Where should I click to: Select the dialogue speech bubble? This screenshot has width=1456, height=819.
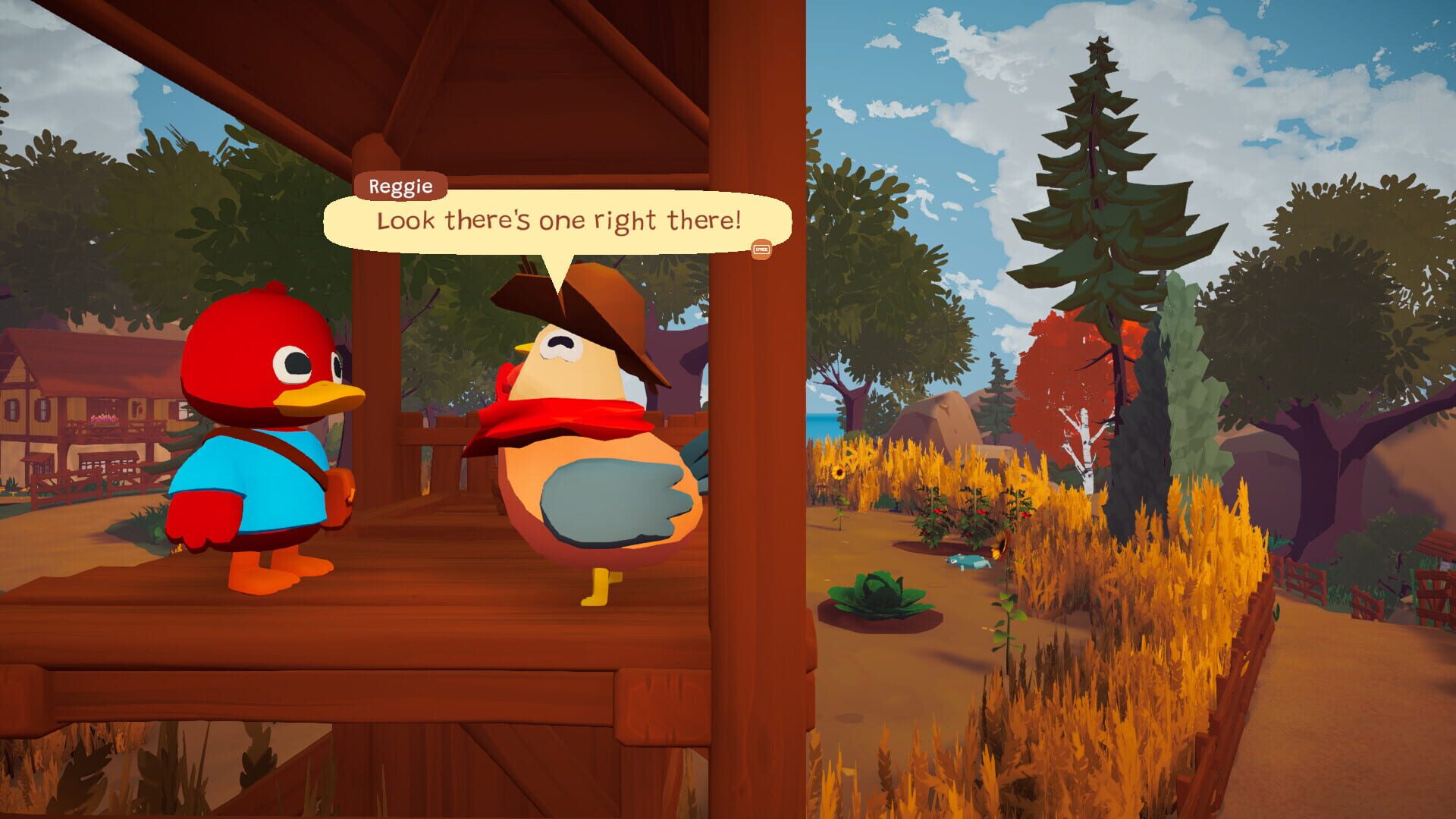[557, 221]
